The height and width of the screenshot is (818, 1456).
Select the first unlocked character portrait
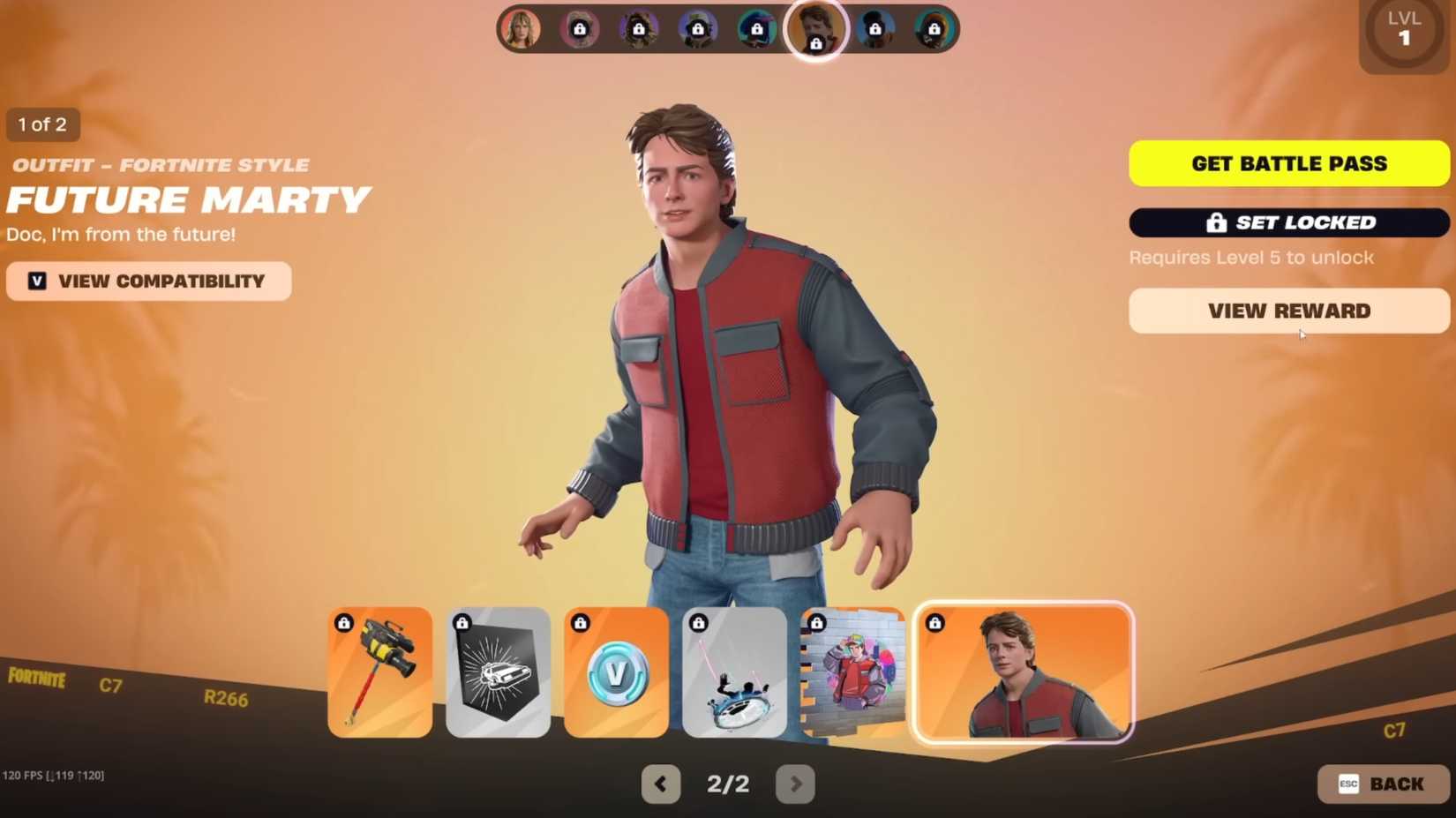pyautogui.click(x=522, y=28)
